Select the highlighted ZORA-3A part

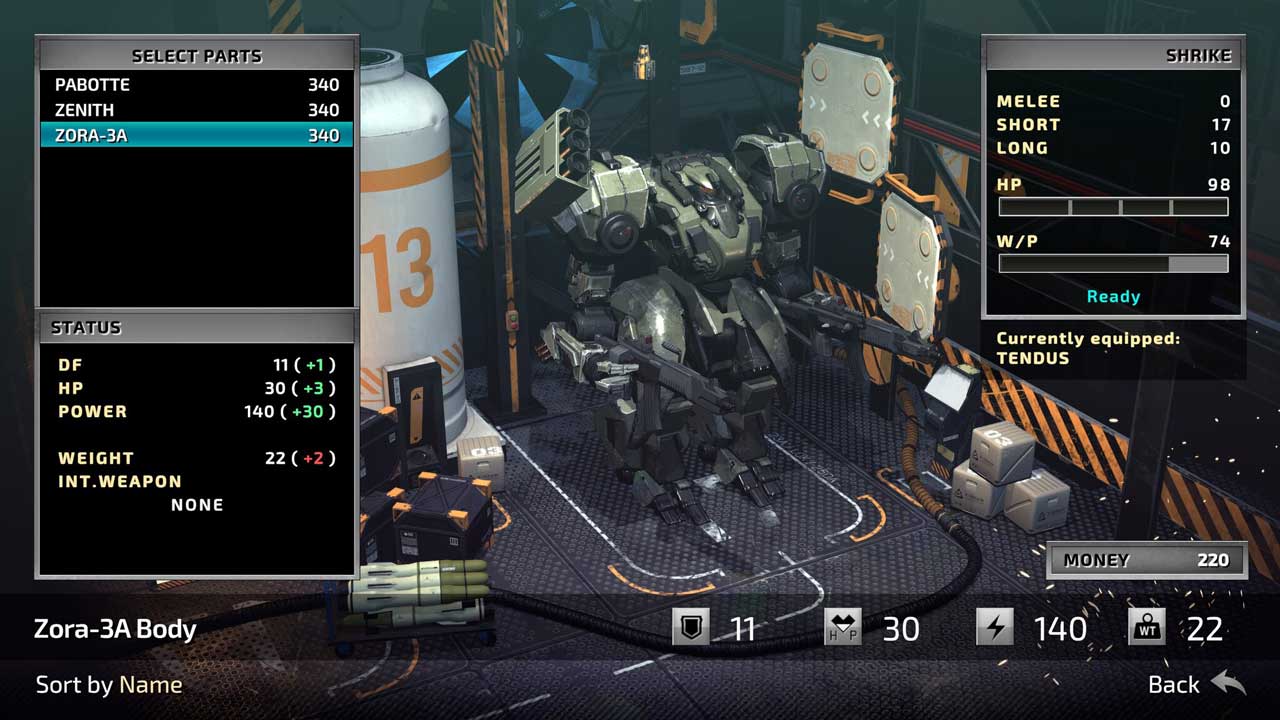(196, 135)
